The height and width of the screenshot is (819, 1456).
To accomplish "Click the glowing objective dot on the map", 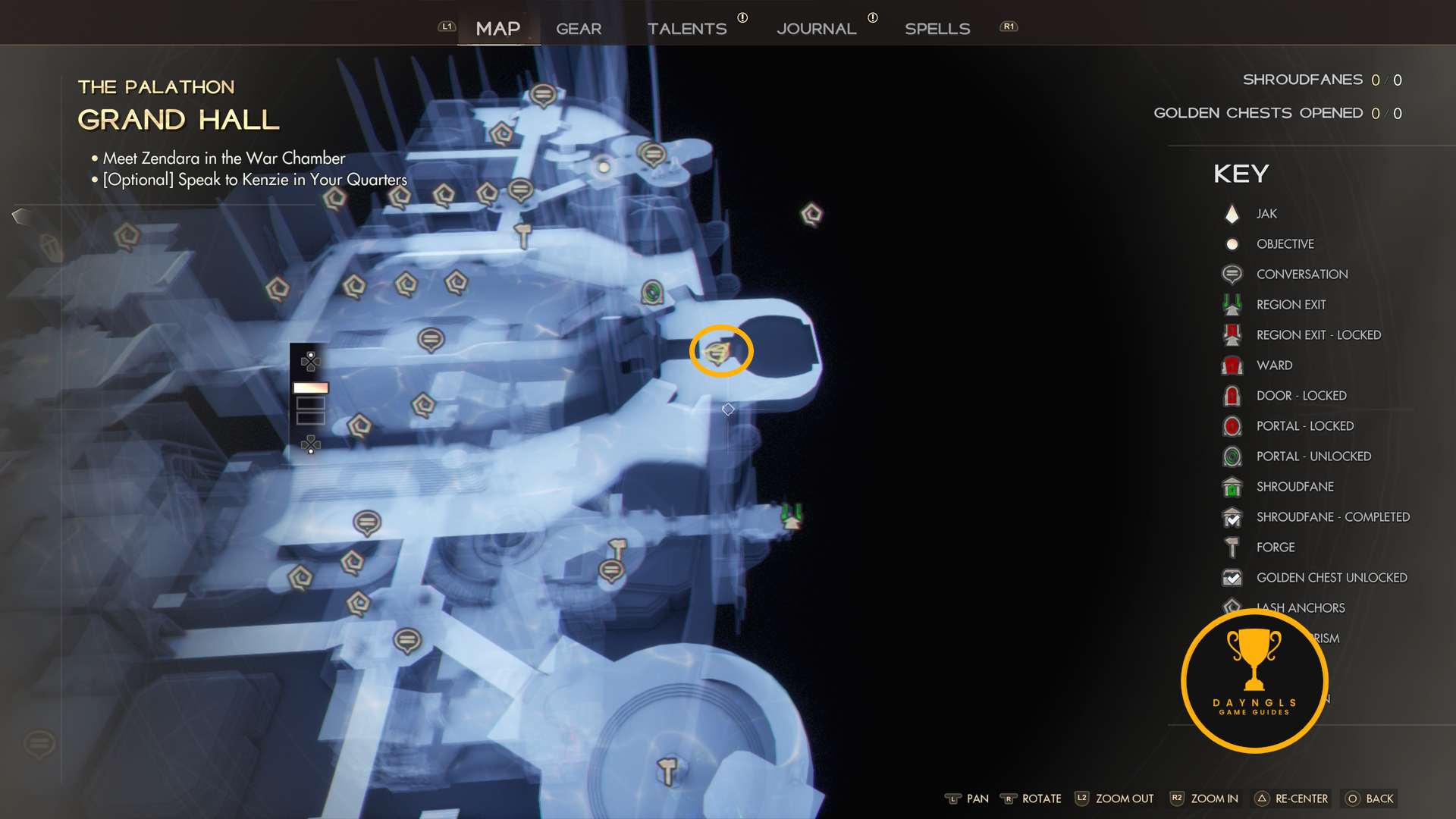I will [604, 167].
